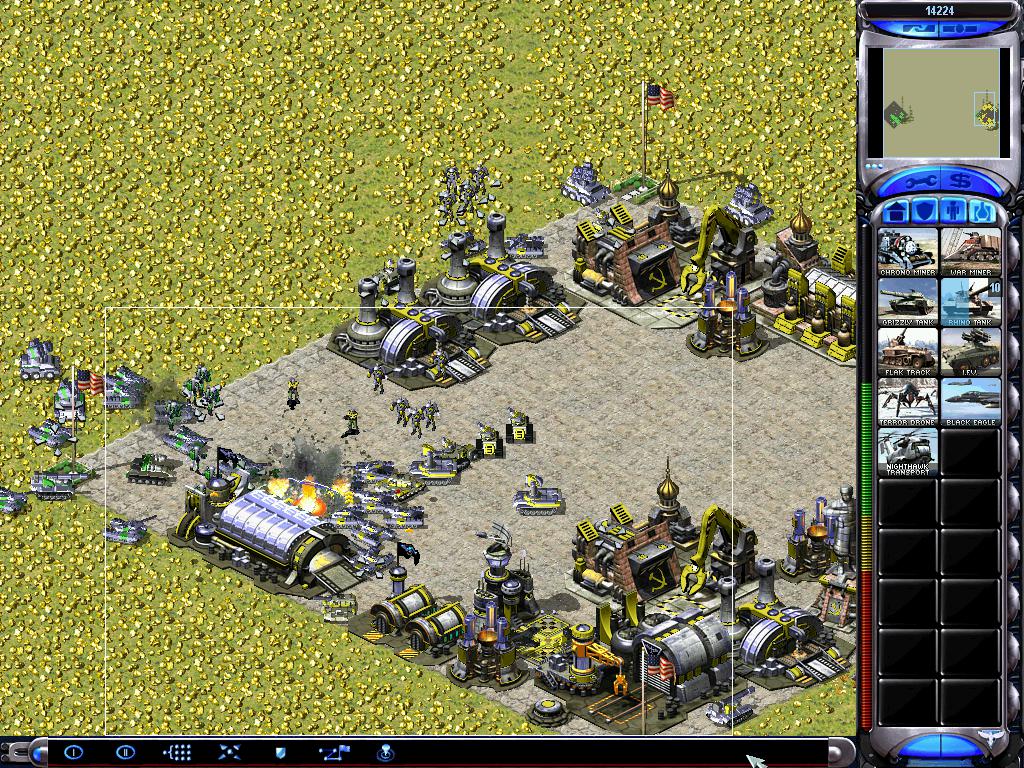Queue a Flak Track unit
The image size is (1024, 768).
click(908, 352)
